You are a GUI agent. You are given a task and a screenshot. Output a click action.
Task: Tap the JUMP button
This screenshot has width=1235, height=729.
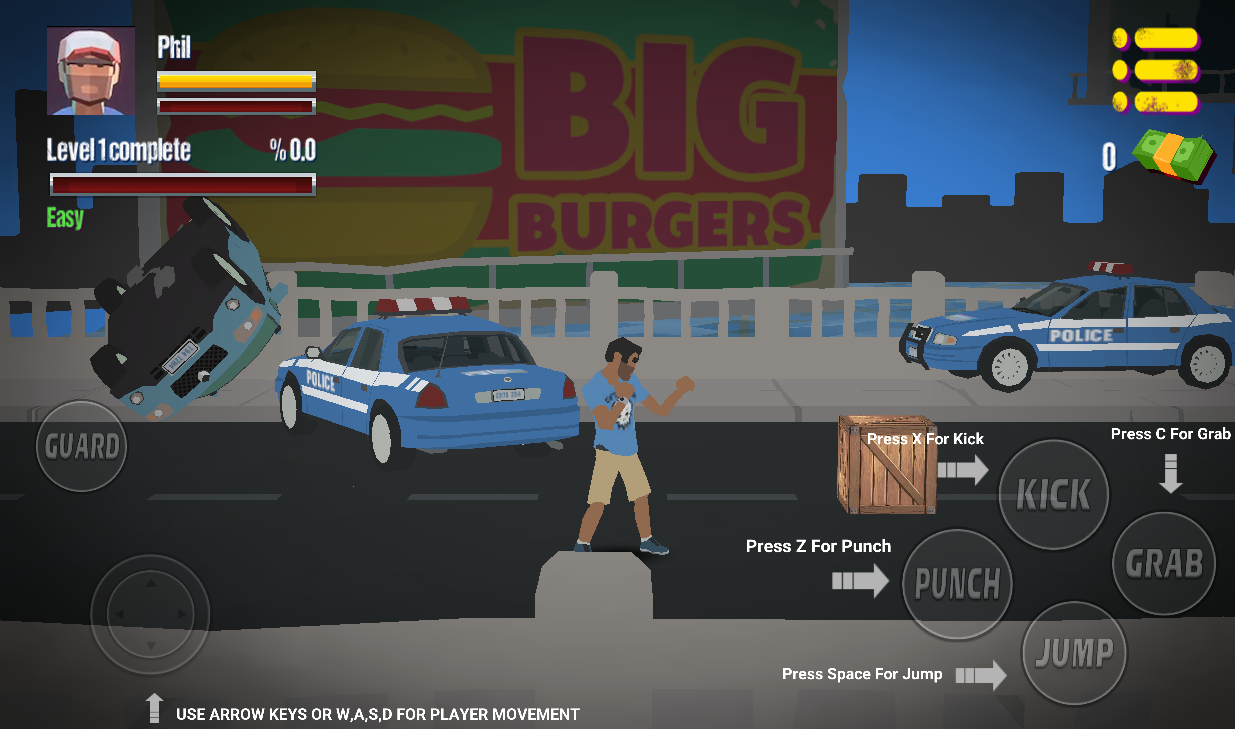(1074, 653)
